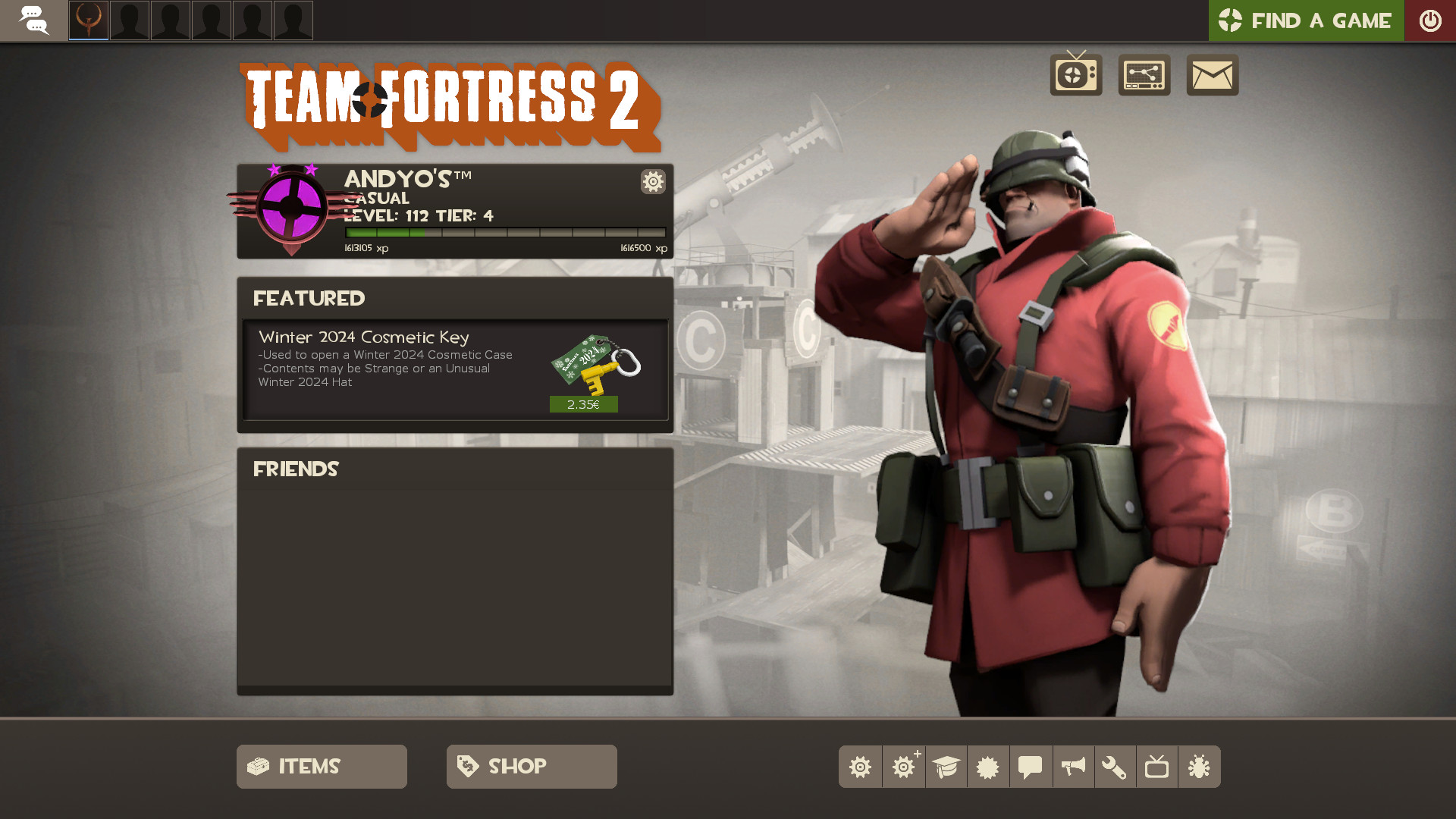The image size is (1456, 819).
Task: Open the settings gear on the bottom bar
Action: pyautogui.click(x=861, y=767)
